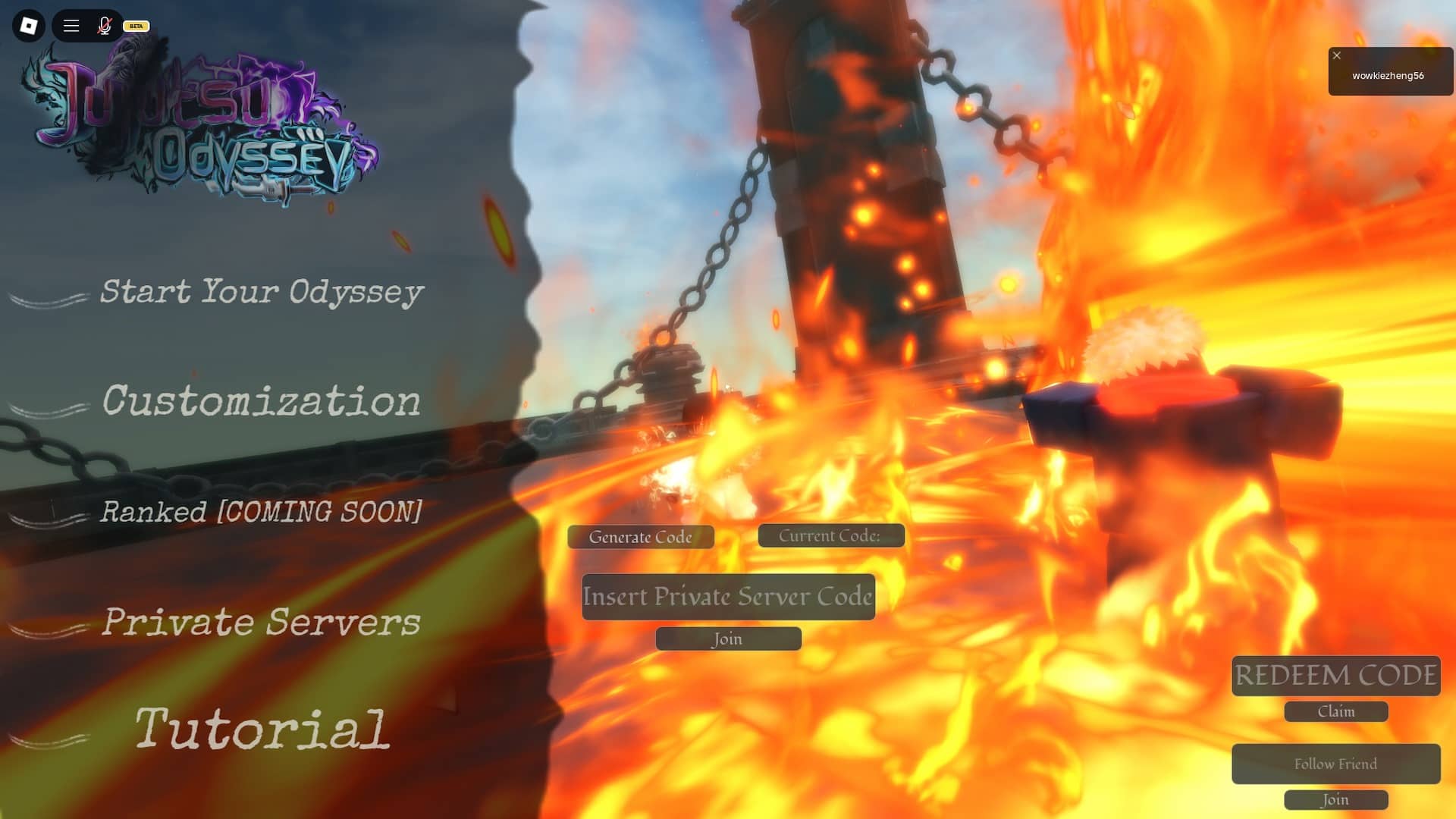Select Start Your Odyssey

click(262, 292)
